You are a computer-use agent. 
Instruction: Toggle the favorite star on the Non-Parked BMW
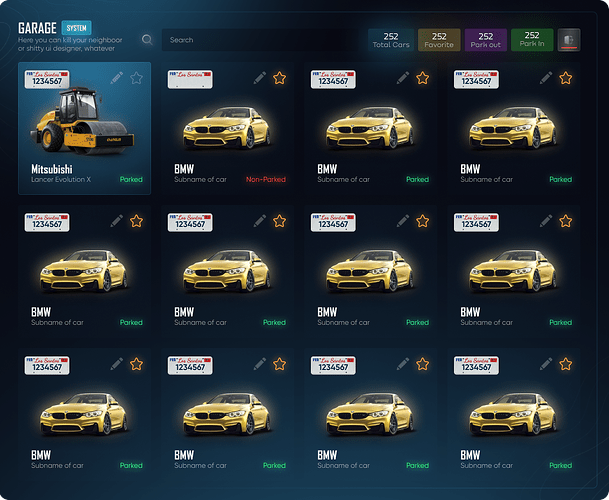tap(280, 77)
